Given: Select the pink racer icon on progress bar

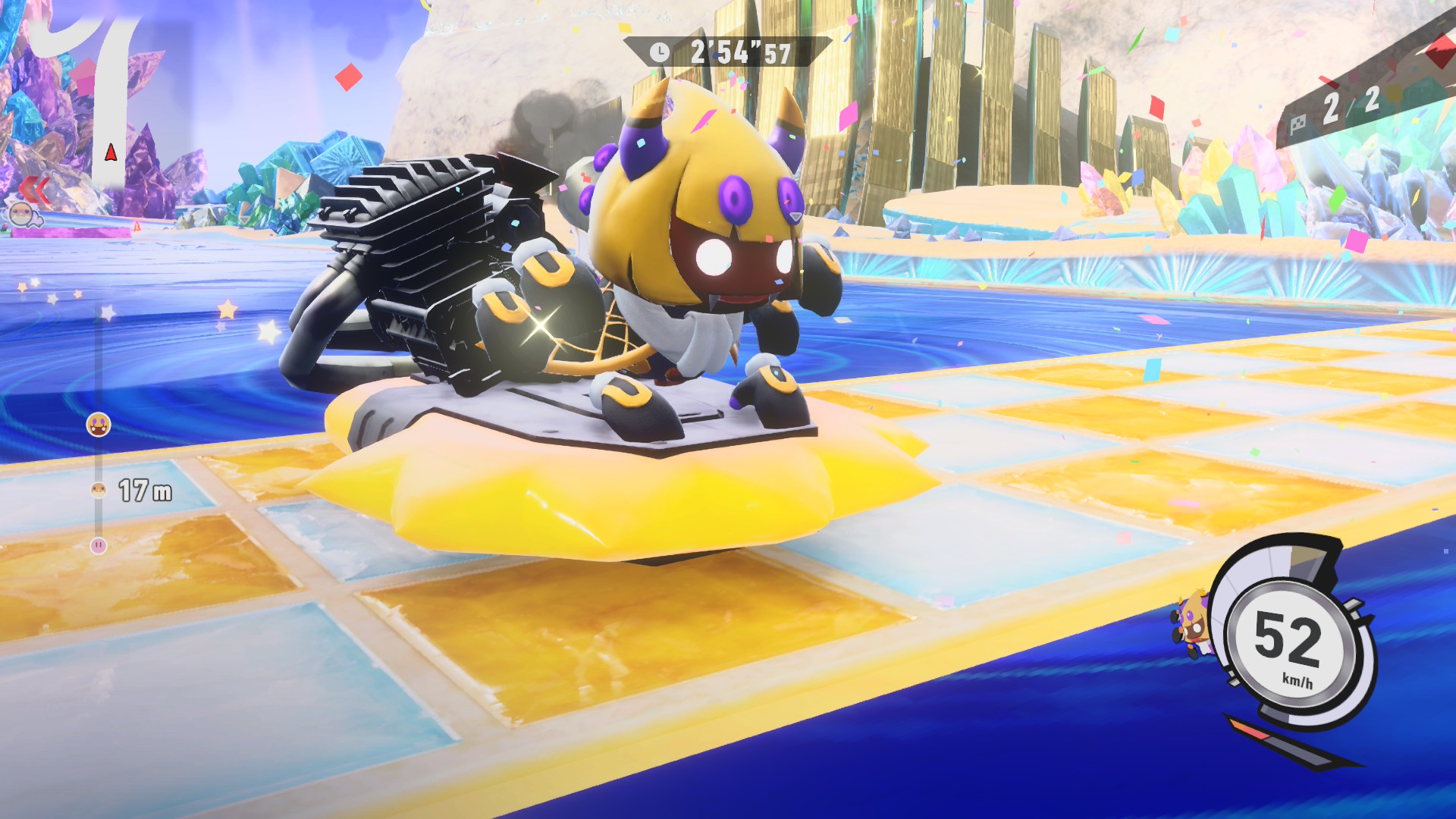Looking at the screenshot, I should point(99,545).
